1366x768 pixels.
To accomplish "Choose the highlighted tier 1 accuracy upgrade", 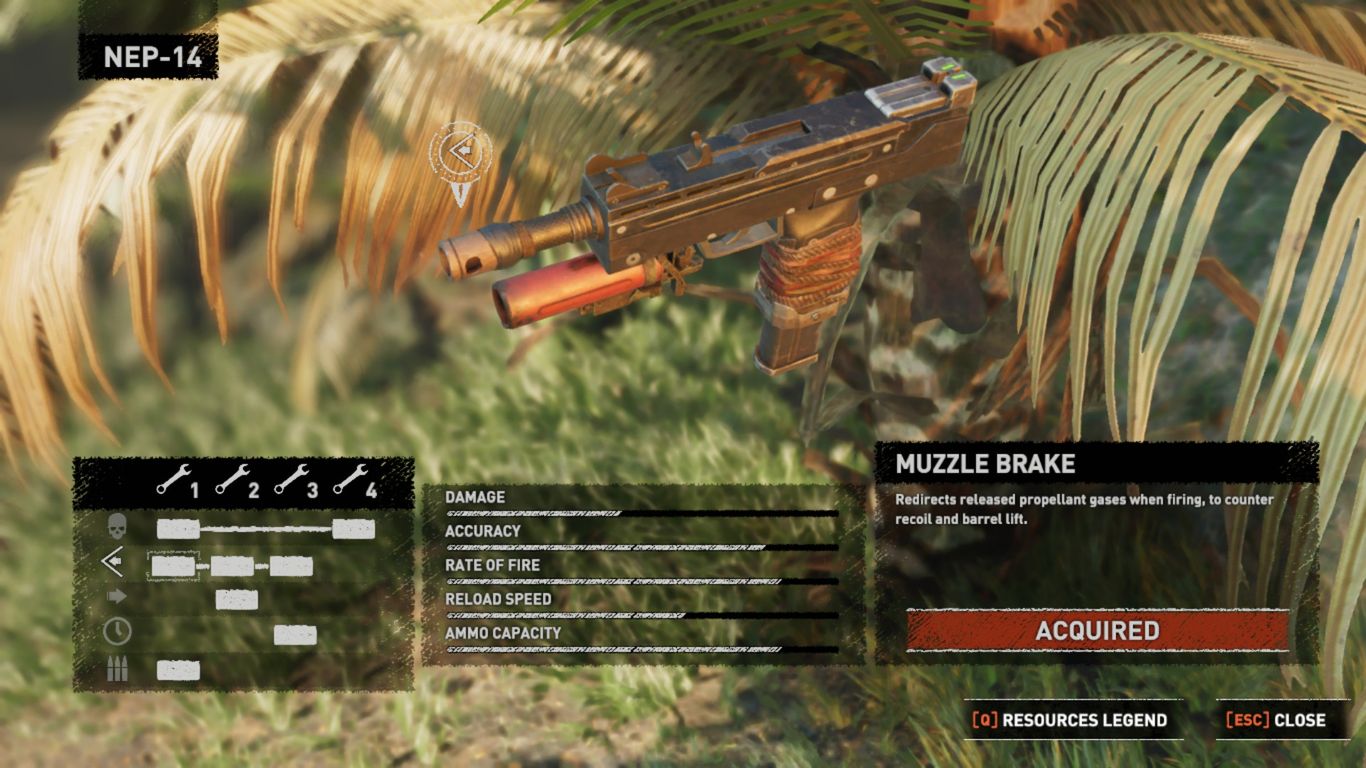I will click(173, 566).
